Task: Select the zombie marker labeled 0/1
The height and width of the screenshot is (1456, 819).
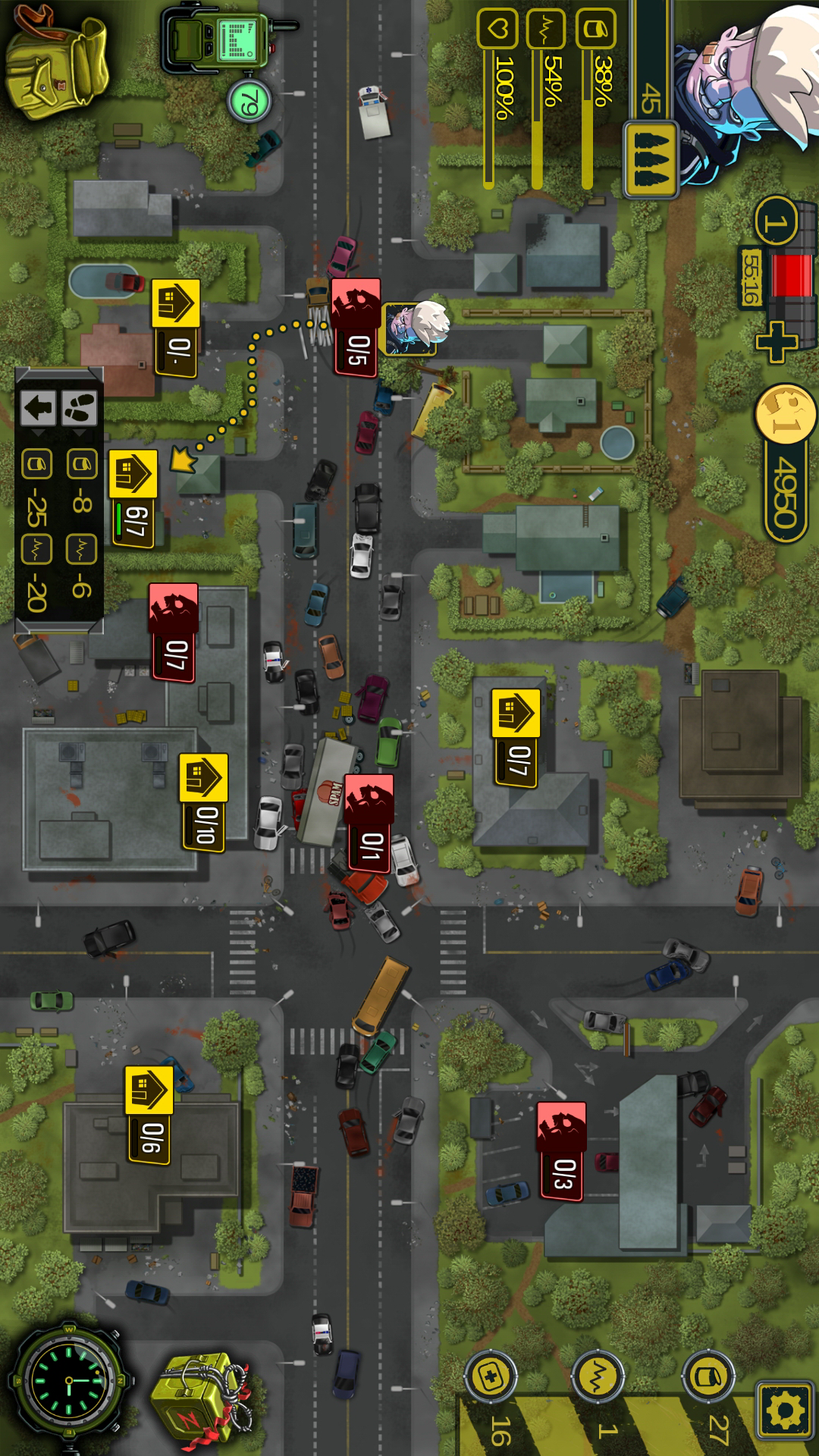Action: (369, 823)
